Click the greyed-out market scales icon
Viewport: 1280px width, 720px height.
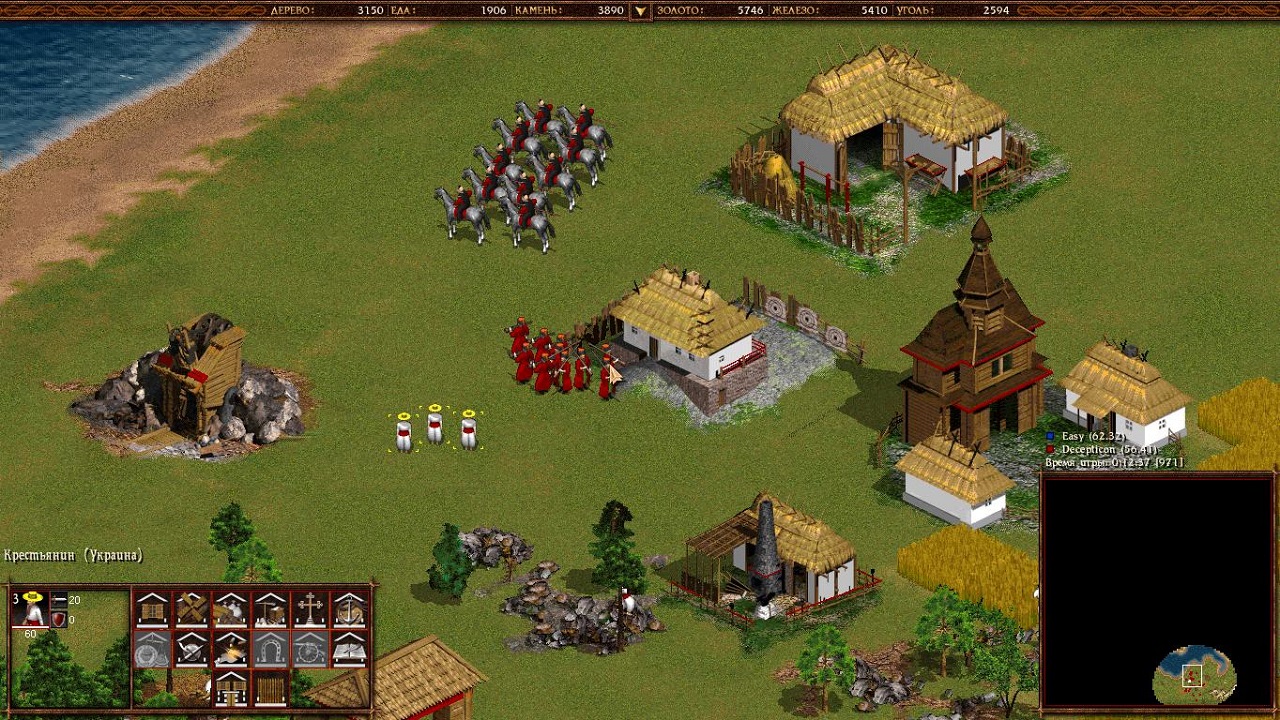[x=152, y=649]
